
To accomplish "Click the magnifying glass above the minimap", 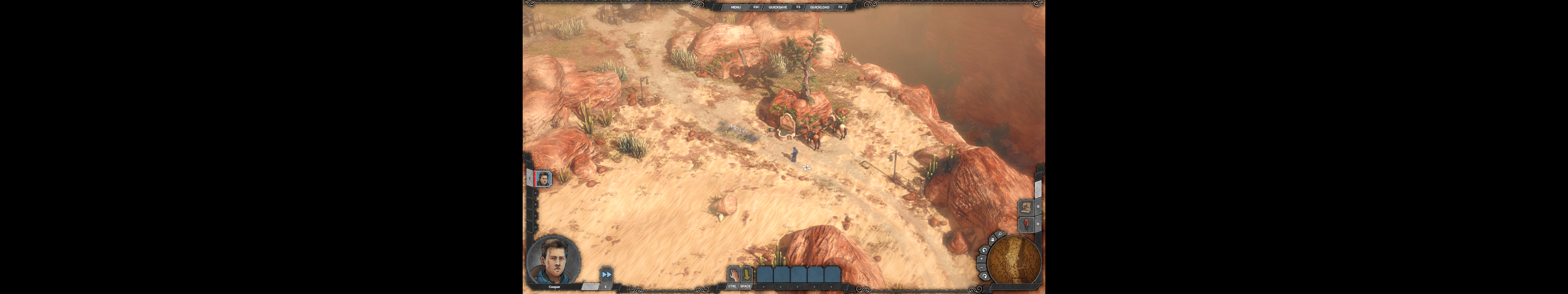I will pos(1000,234).
